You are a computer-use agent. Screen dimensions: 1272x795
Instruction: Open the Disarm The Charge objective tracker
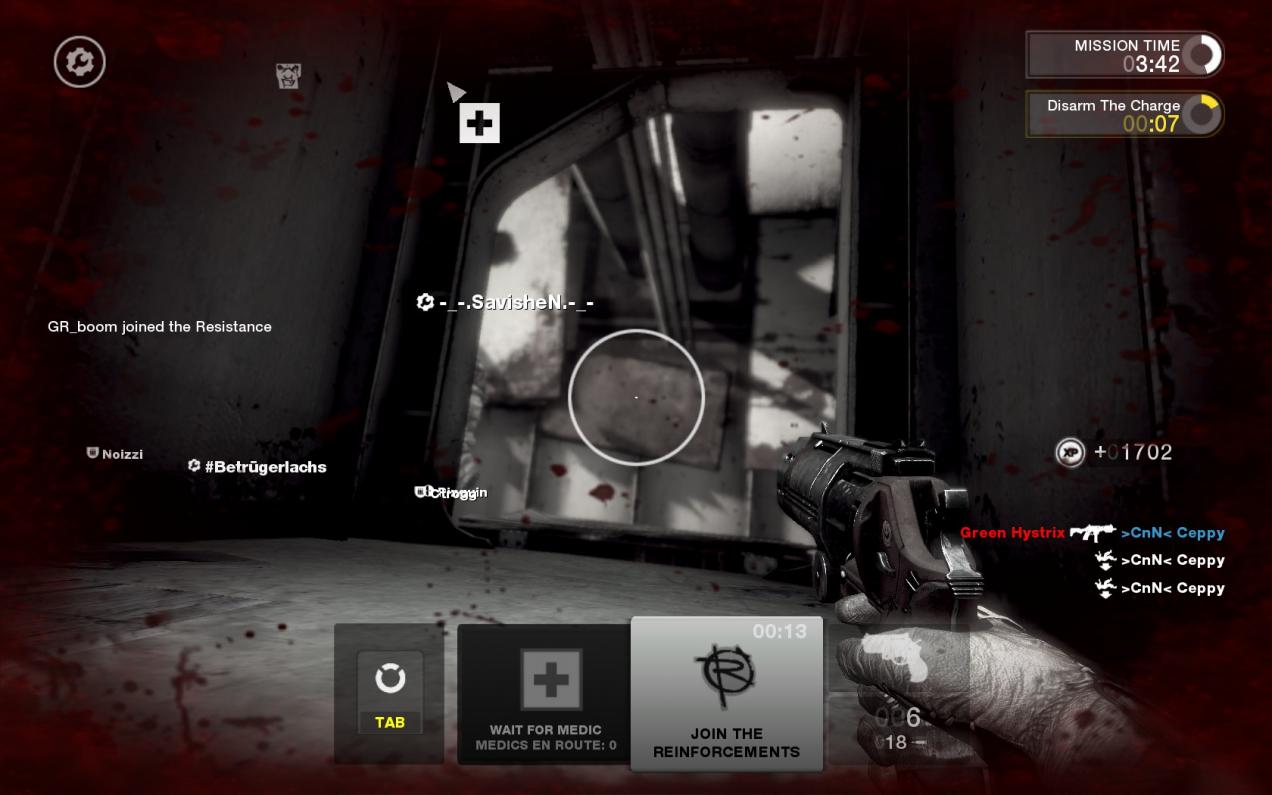tap(1123, 114)
